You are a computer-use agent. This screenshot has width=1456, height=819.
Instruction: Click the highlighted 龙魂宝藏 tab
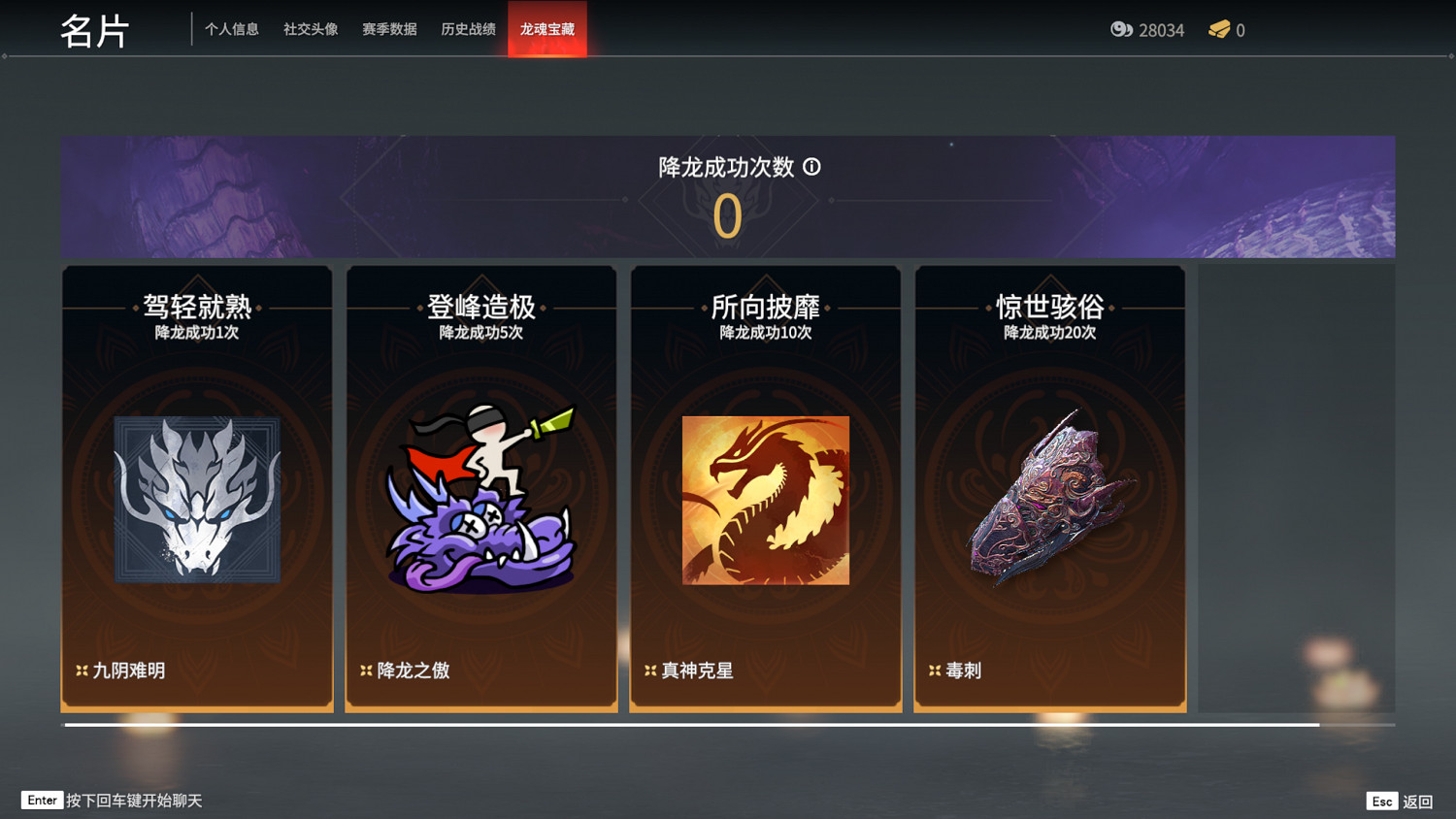point(546,29)
